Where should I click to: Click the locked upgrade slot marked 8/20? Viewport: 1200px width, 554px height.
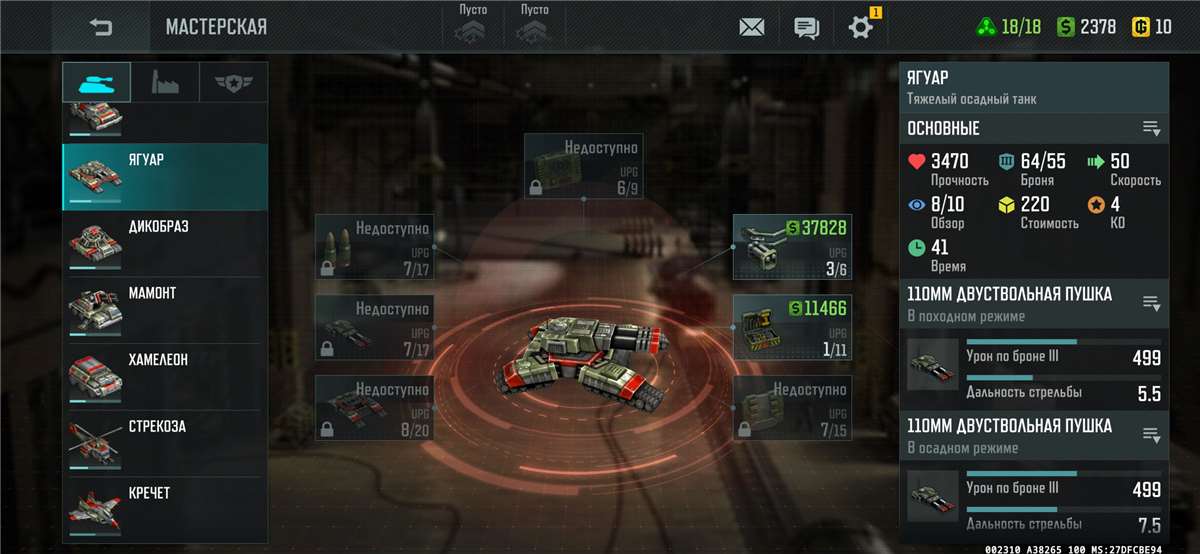[374, 408]
